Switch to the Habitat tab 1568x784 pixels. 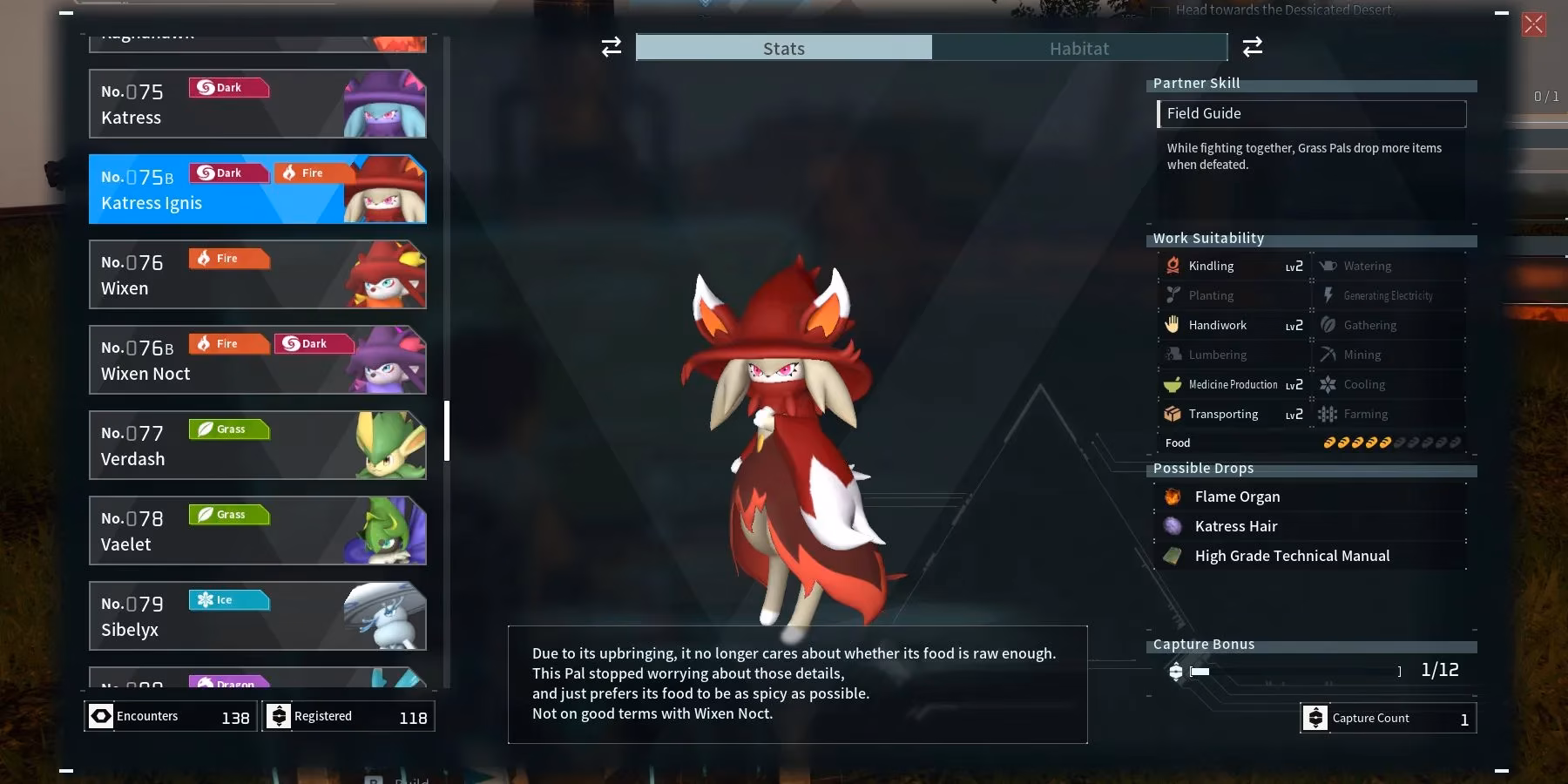tap(1080, 48)
